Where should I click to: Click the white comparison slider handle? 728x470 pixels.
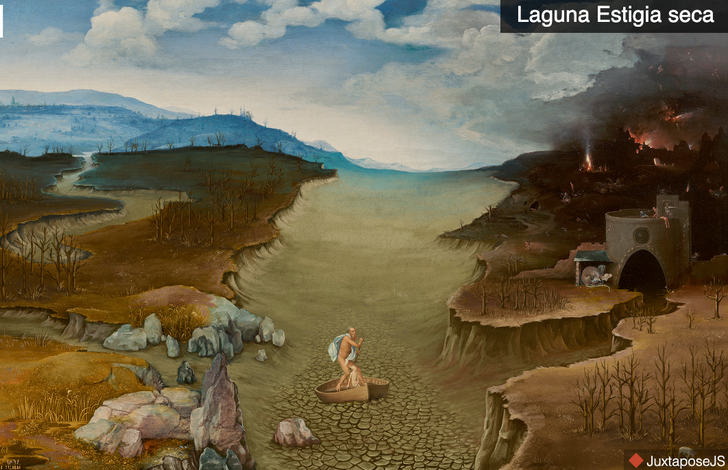click(2, 20)
